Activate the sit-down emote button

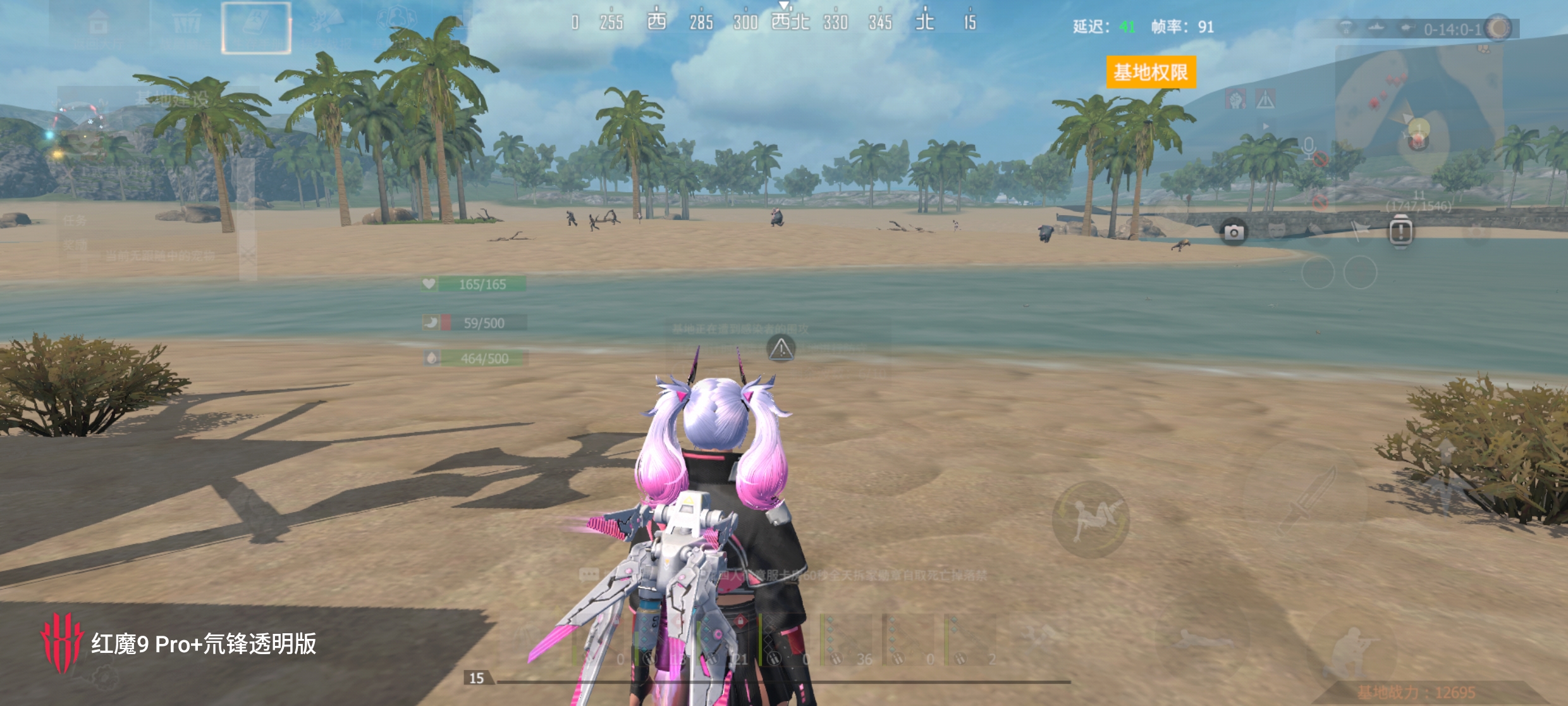(x=1091, y=519)
